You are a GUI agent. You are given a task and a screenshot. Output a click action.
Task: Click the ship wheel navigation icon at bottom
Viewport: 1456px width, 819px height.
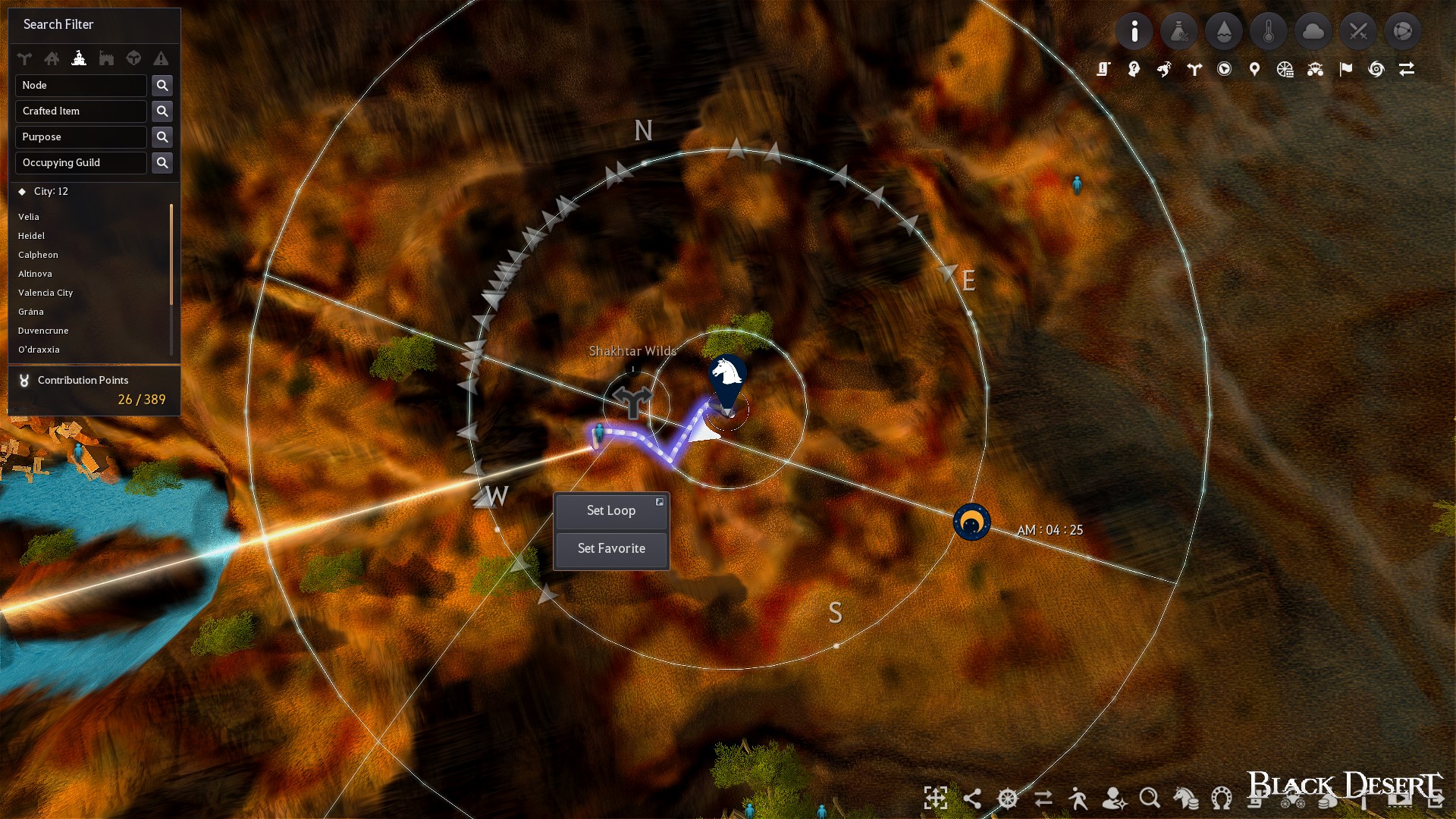coord(1008,799)
